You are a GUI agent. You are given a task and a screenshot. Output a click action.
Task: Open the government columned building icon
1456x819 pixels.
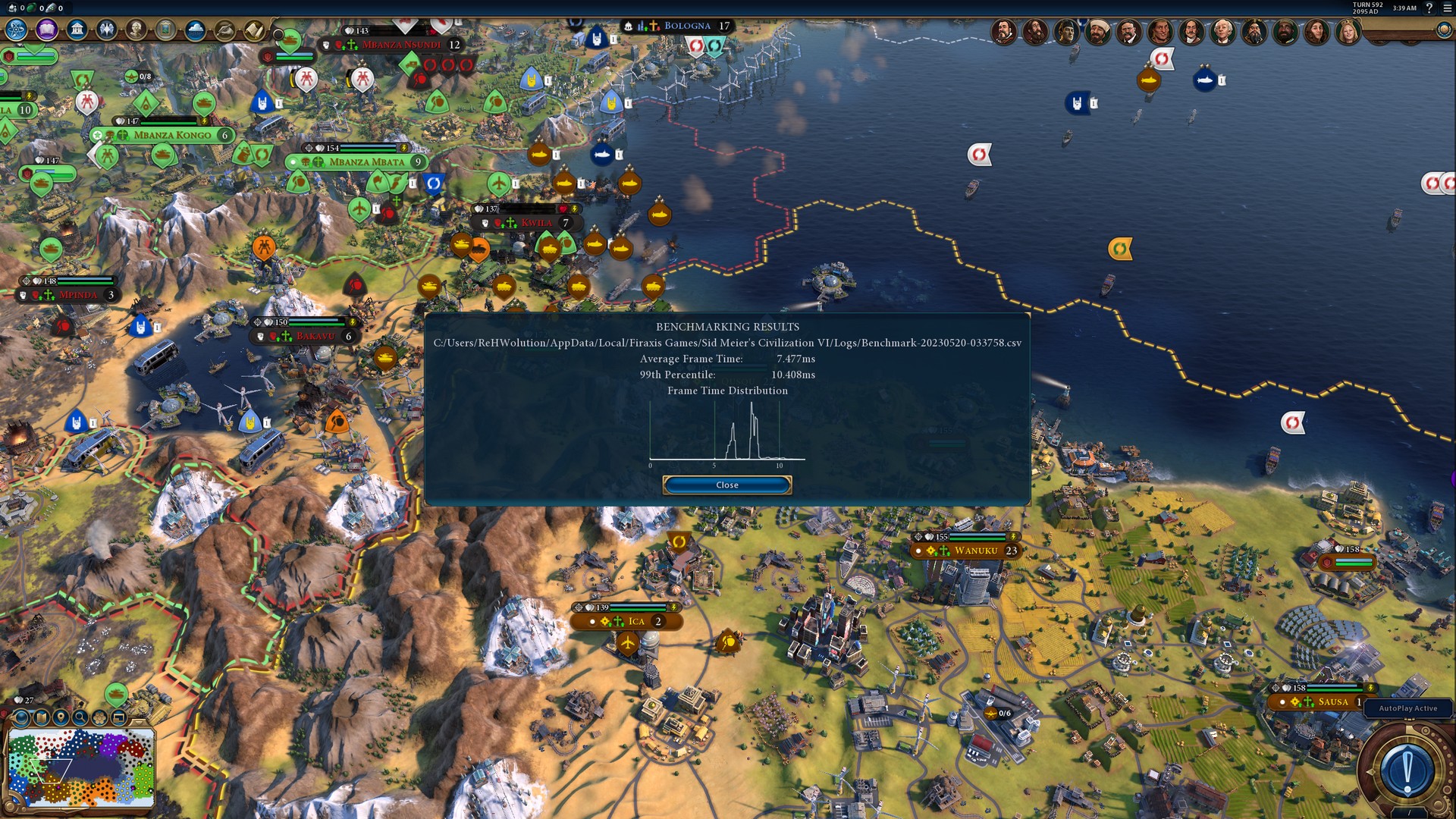pyautogui.click(x=77, y=30)
